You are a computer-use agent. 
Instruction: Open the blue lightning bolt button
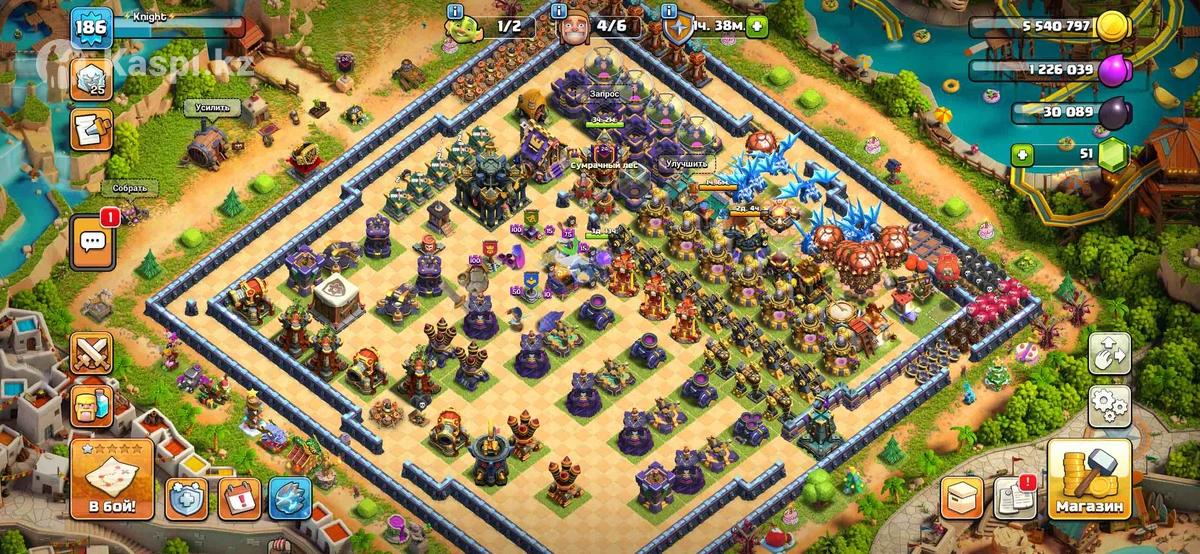(291, 497)
